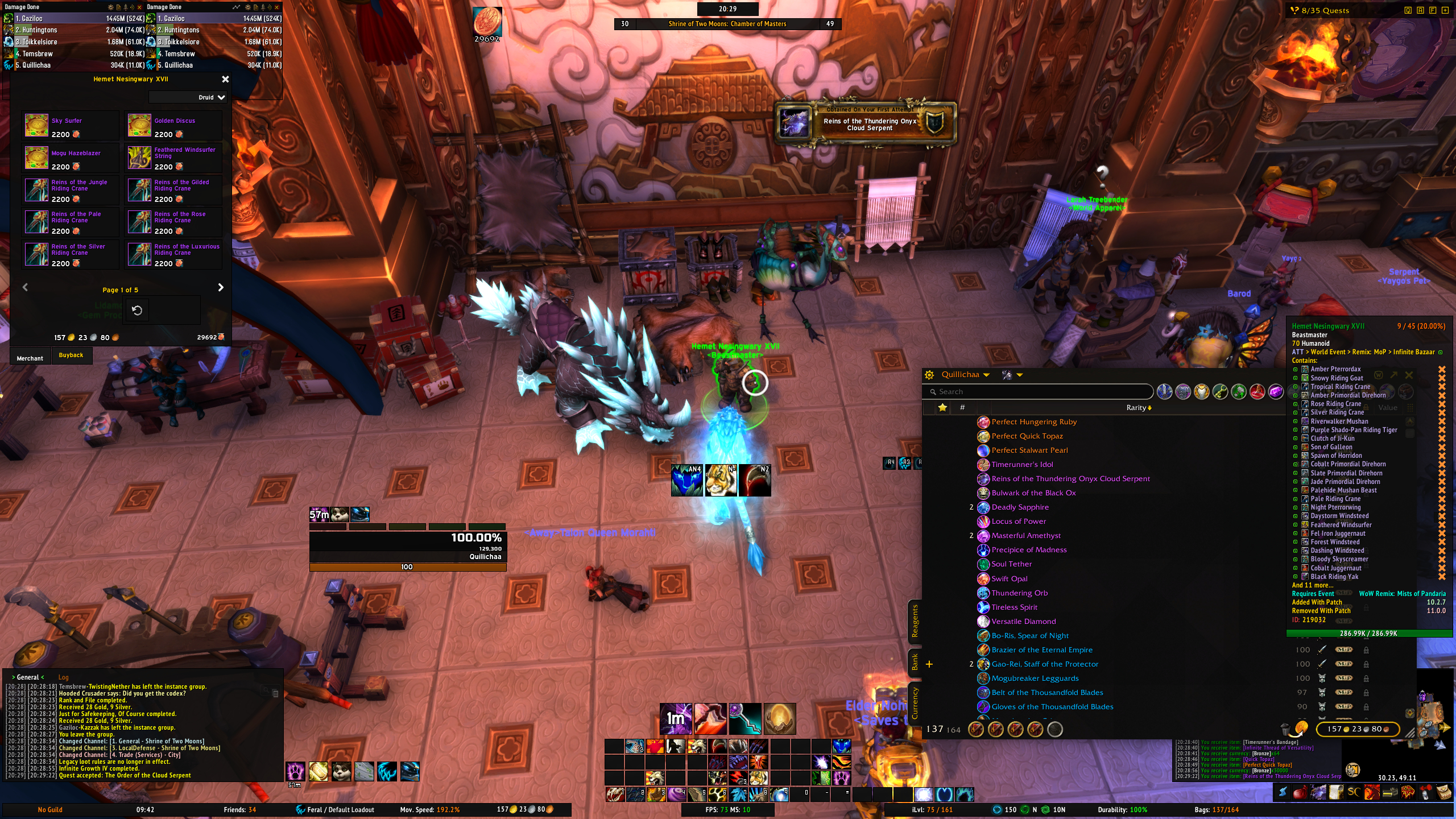Viewport: 1456px width, 819px height.
Task: Click the Thundering Onyx Cloud Serpent loot alert
Action: (x=865, y=124)
